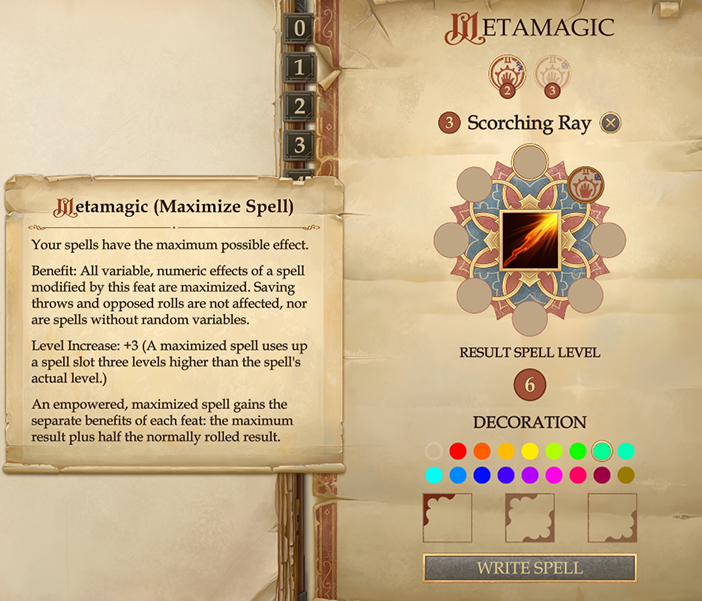702x601 pixels.
Task: Choose the dark blue decoration color
Action: (x=482, y=475)
